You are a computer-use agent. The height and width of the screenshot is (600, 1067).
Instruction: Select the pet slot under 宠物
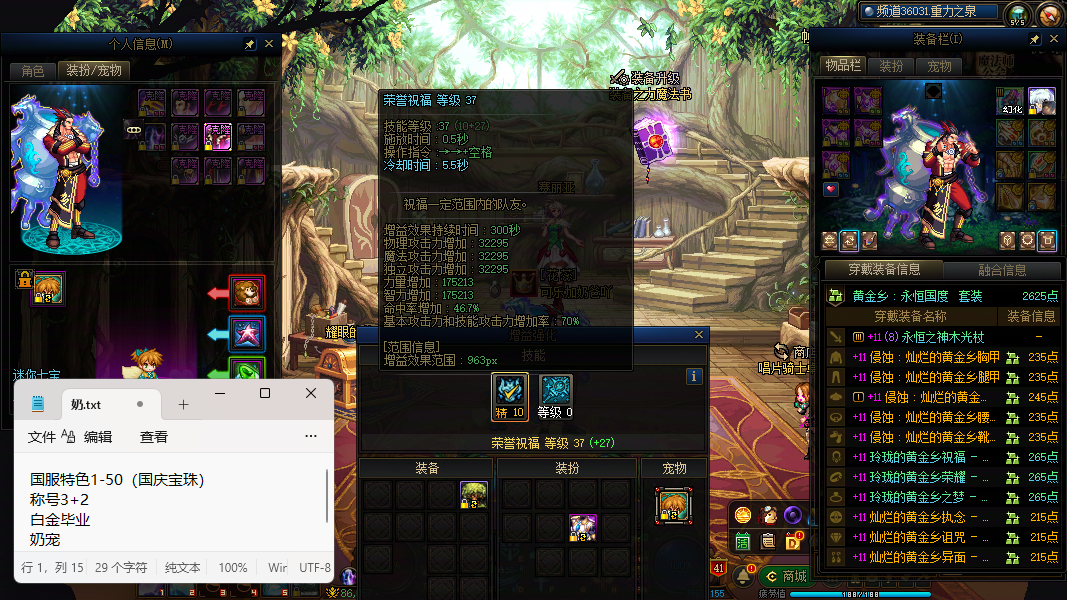tap(674, 503)
